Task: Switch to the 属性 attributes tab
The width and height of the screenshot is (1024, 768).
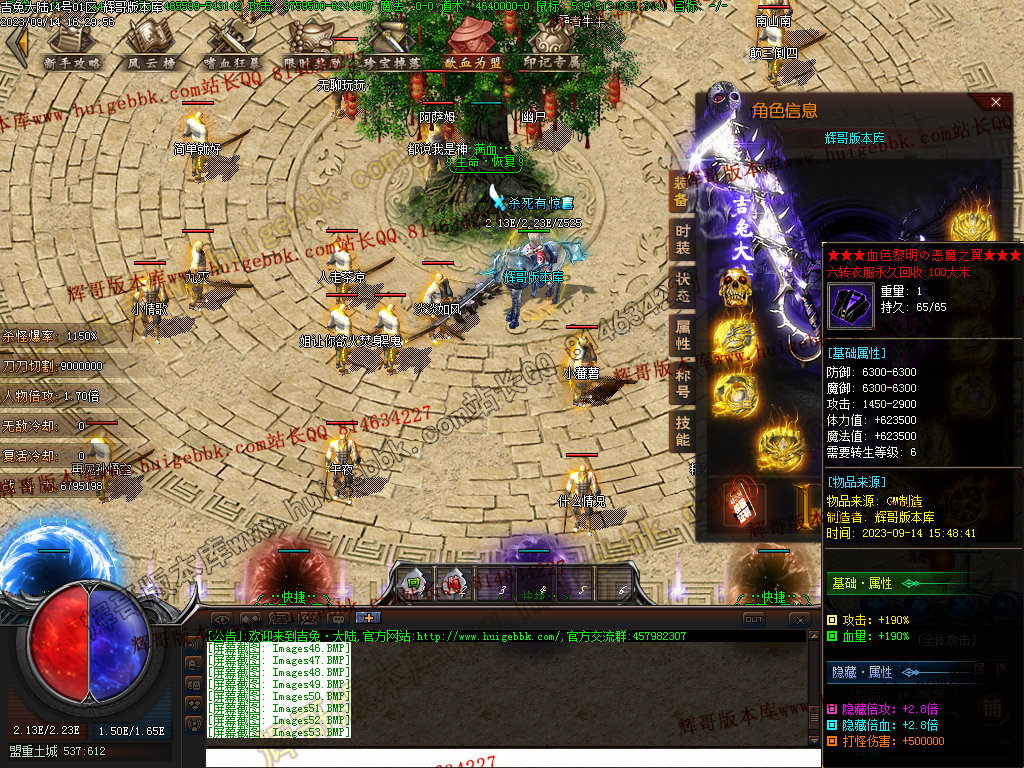Action: pyautogui.click(x=681, y=336)
